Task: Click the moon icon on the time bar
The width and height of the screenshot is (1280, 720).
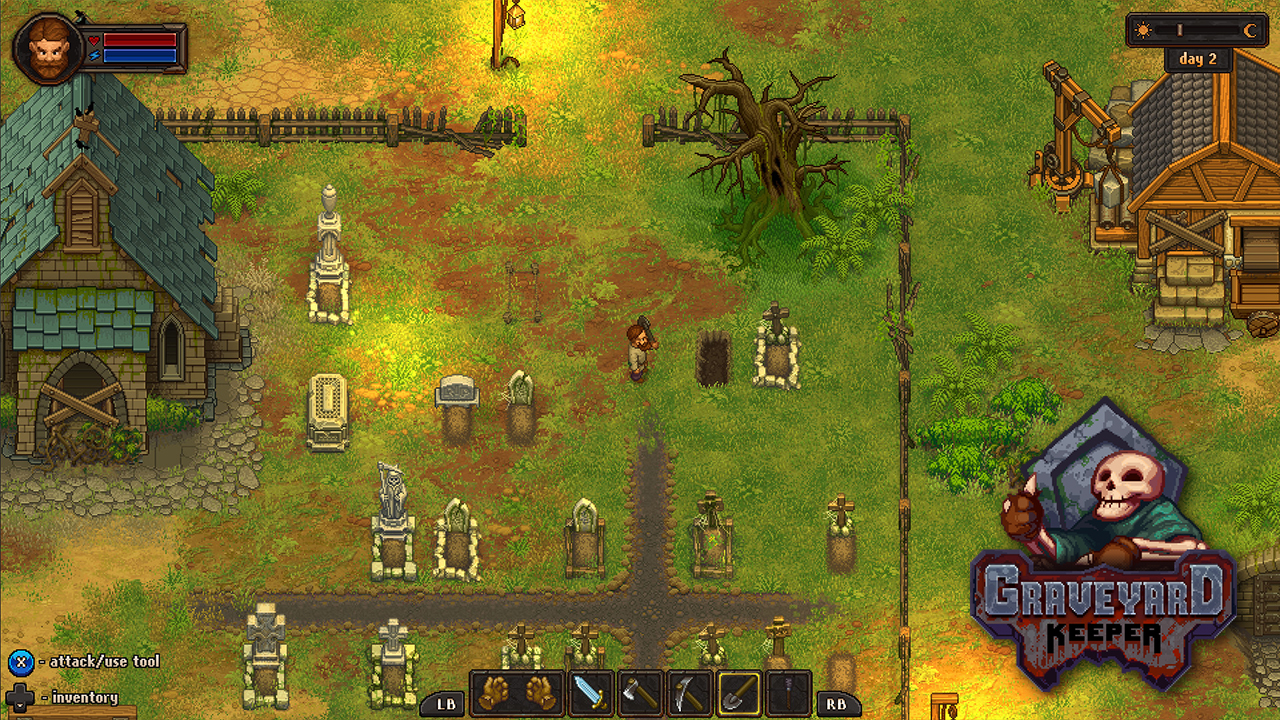Action: click(1250, 30)
